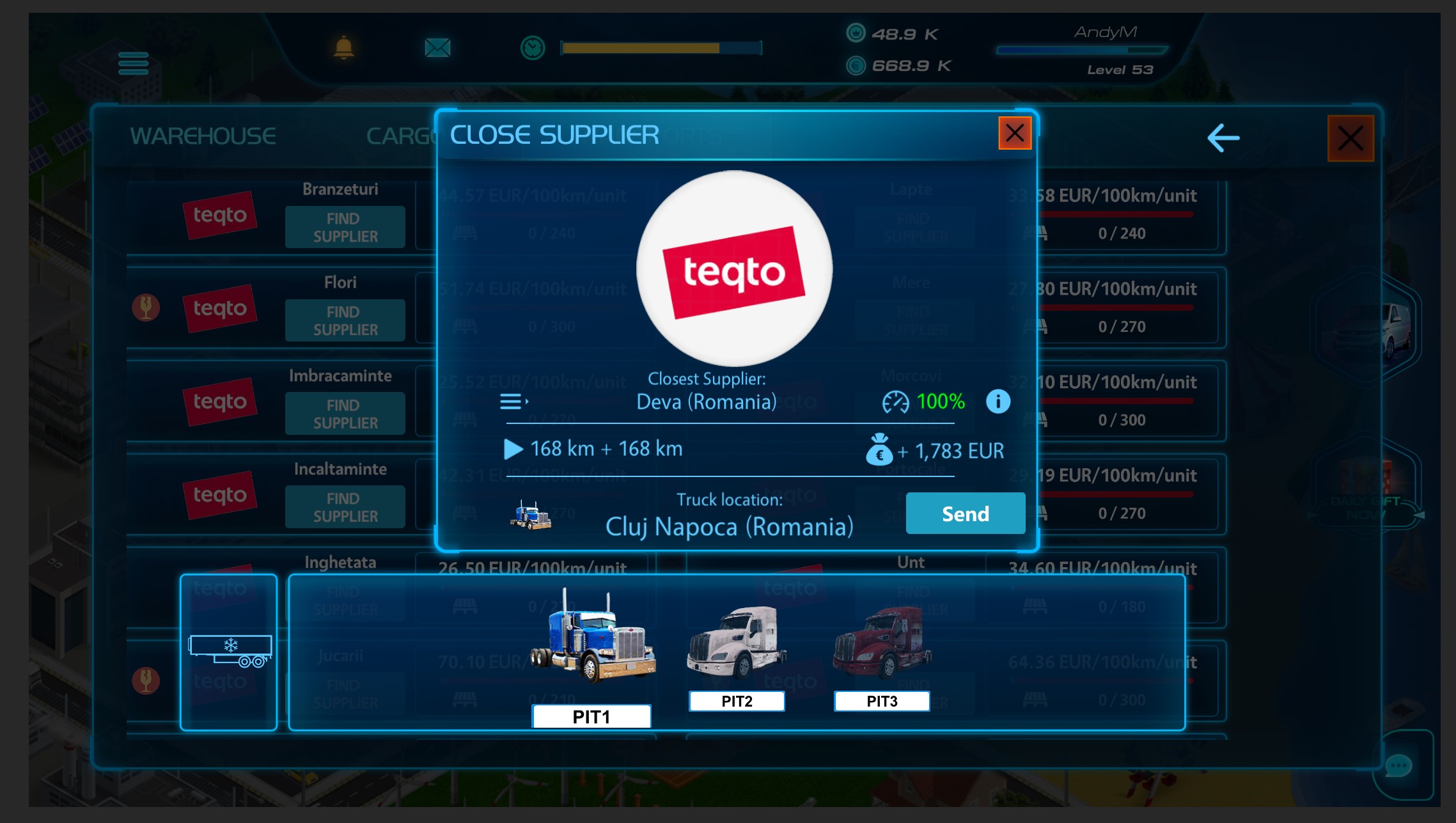
Task: Open the mail envelope icon
Action: [x=437, y=47]
